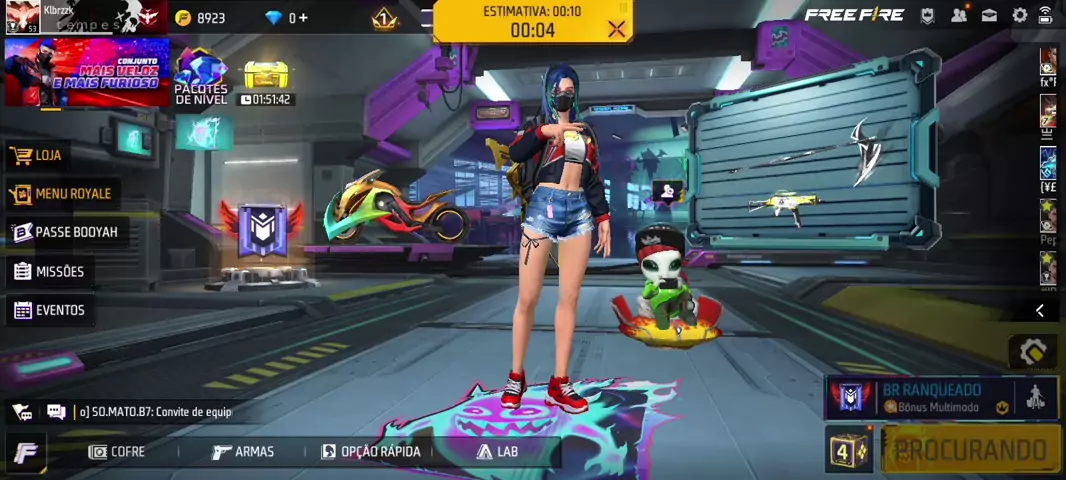The height and width of the screenshot is (480, 1066).
Task: Collapse the friends sidebar arrow
Action: (1039, 311)
